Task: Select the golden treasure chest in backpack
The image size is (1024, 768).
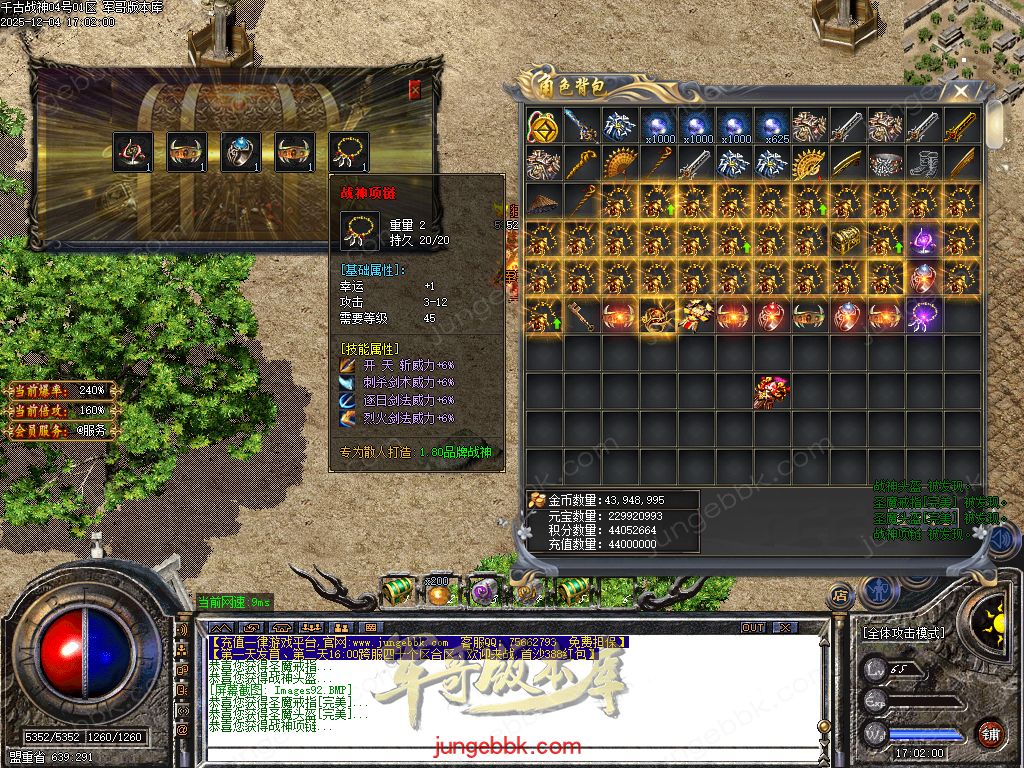Action: coord(847,240)
